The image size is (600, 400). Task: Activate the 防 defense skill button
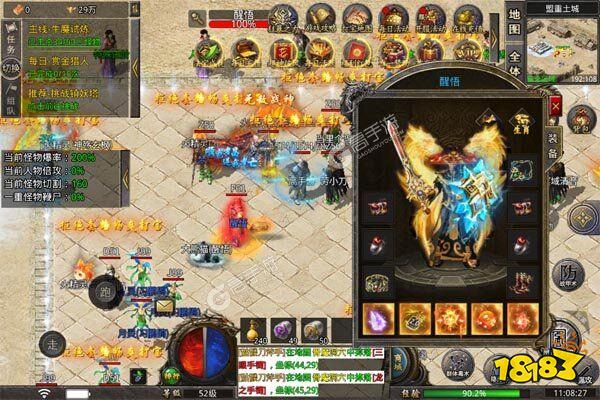click(x=568, y=271)
